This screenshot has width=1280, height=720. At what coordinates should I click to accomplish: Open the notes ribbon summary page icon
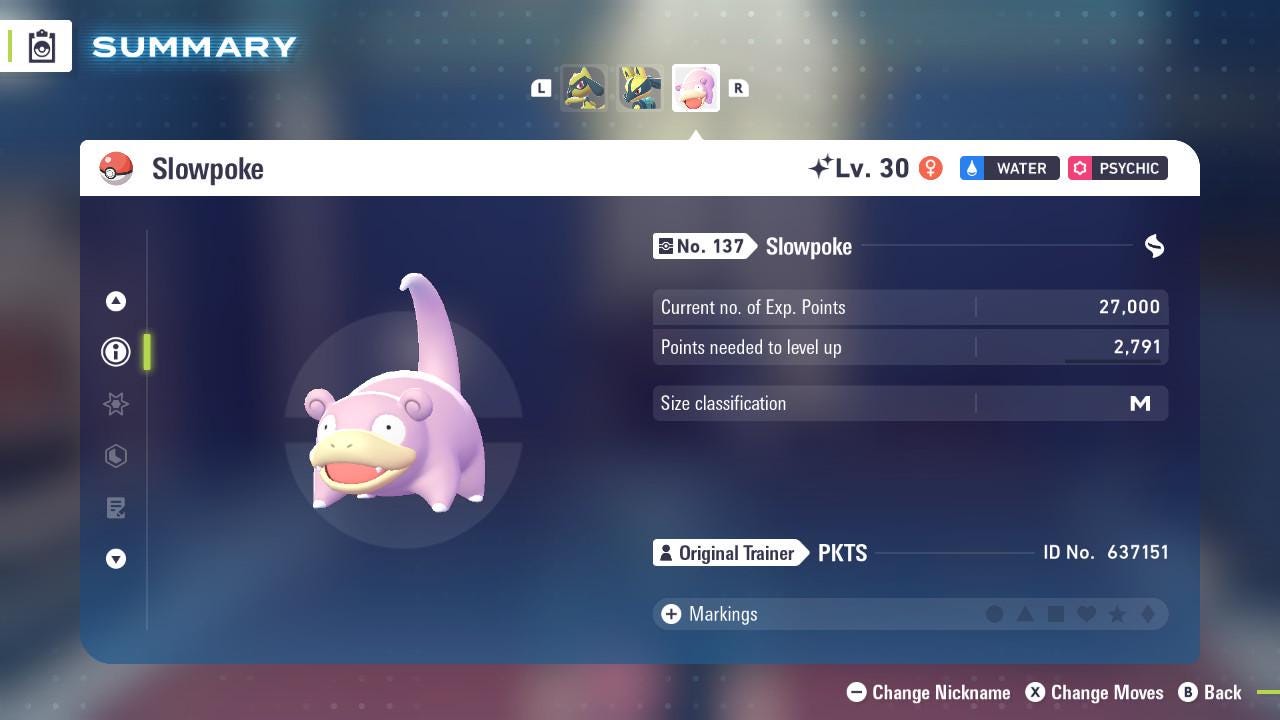coord(116,508)
